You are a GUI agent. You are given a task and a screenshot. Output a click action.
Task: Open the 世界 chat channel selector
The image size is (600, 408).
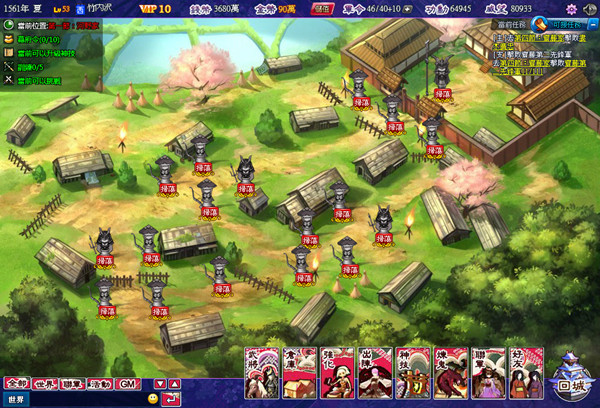point(17,399)
